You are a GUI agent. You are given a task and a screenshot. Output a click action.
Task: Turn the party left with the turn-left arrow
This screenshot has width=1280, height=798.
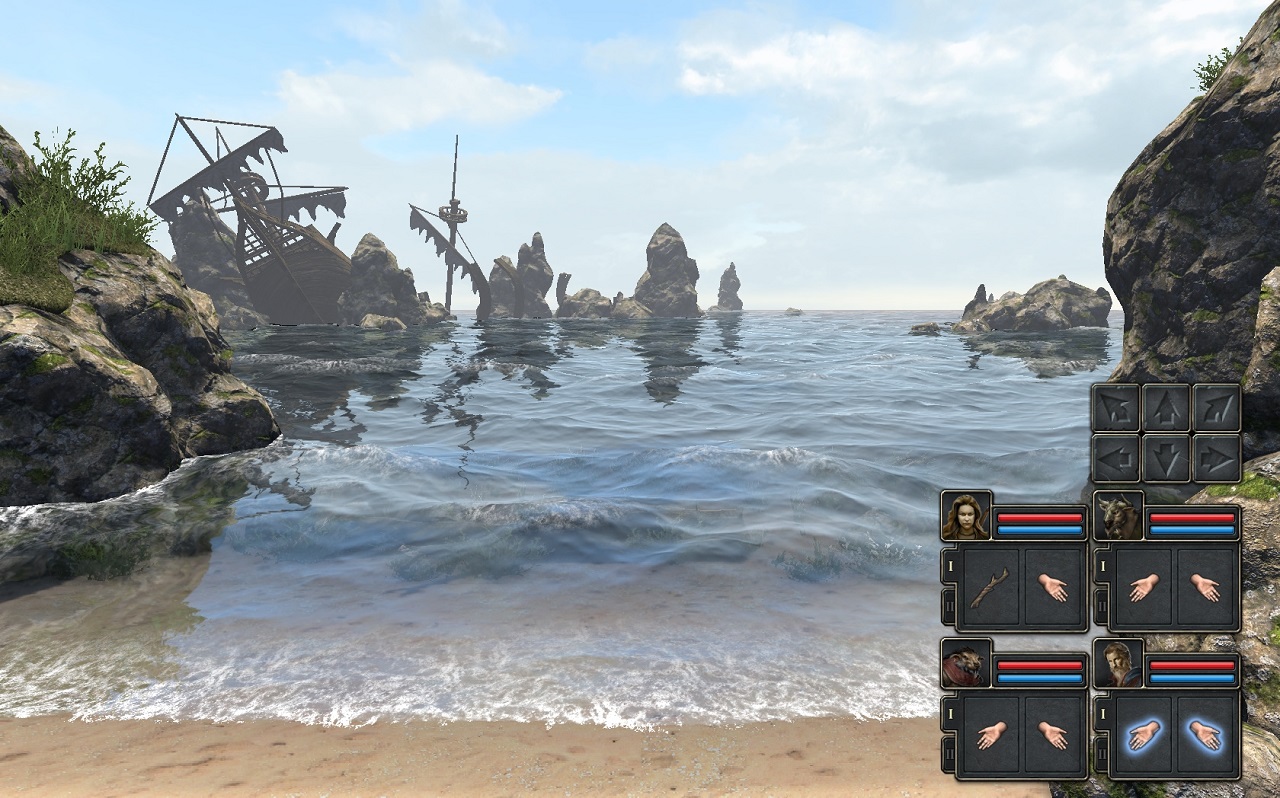pos(1115,407)
